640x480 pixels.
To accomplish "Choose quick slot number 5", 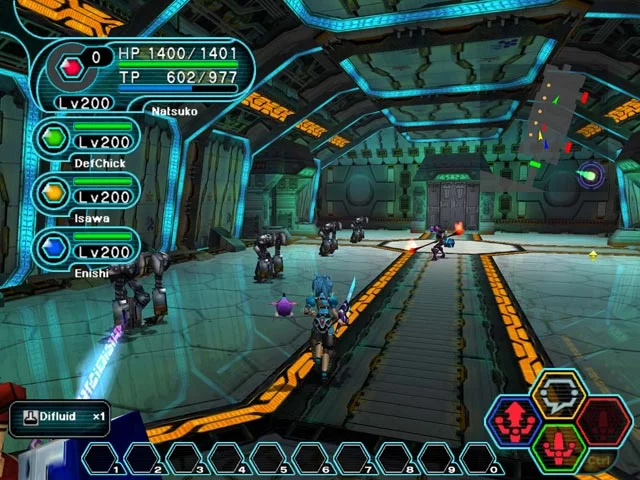I will click(x=273, y=459).
